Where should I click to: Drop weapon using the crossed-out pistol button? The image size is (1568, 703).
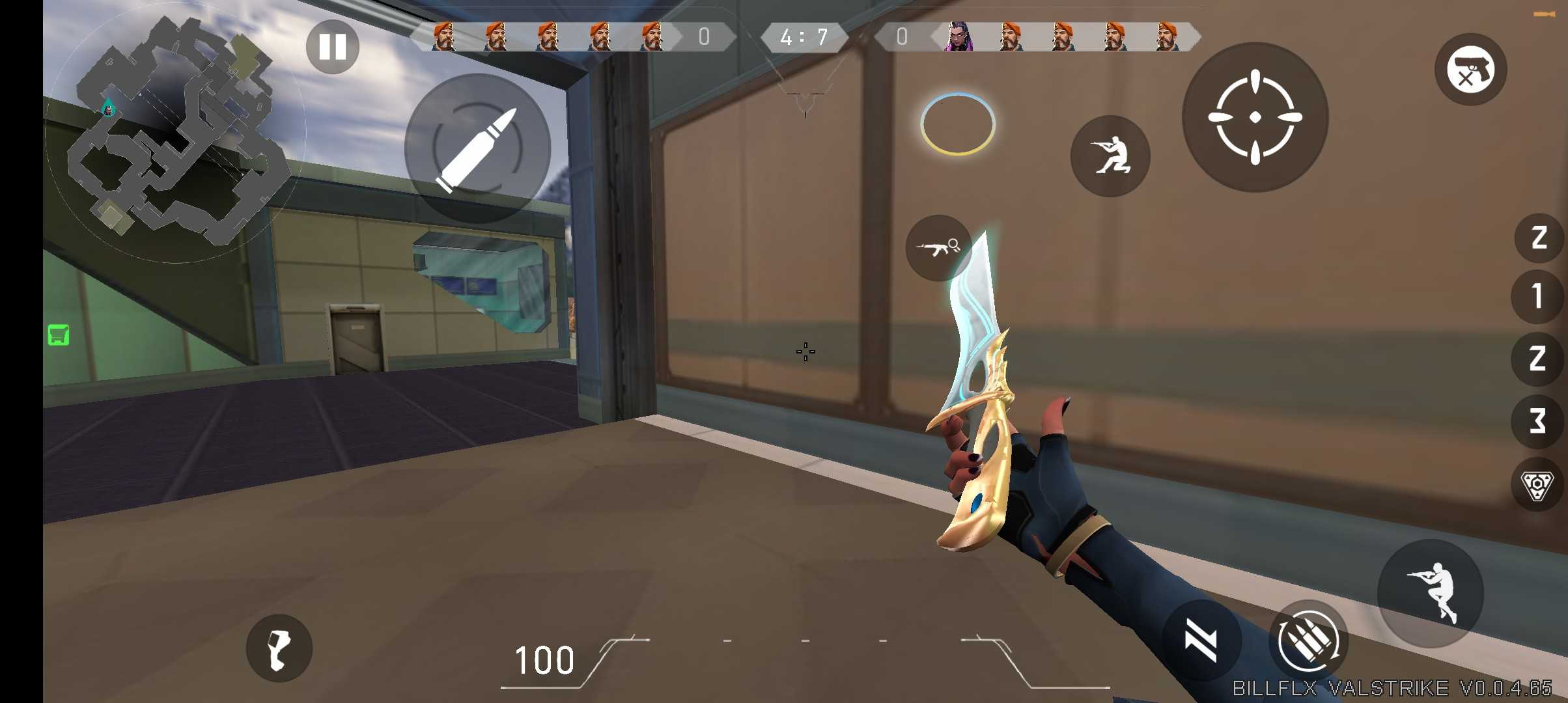[1470, 70]
